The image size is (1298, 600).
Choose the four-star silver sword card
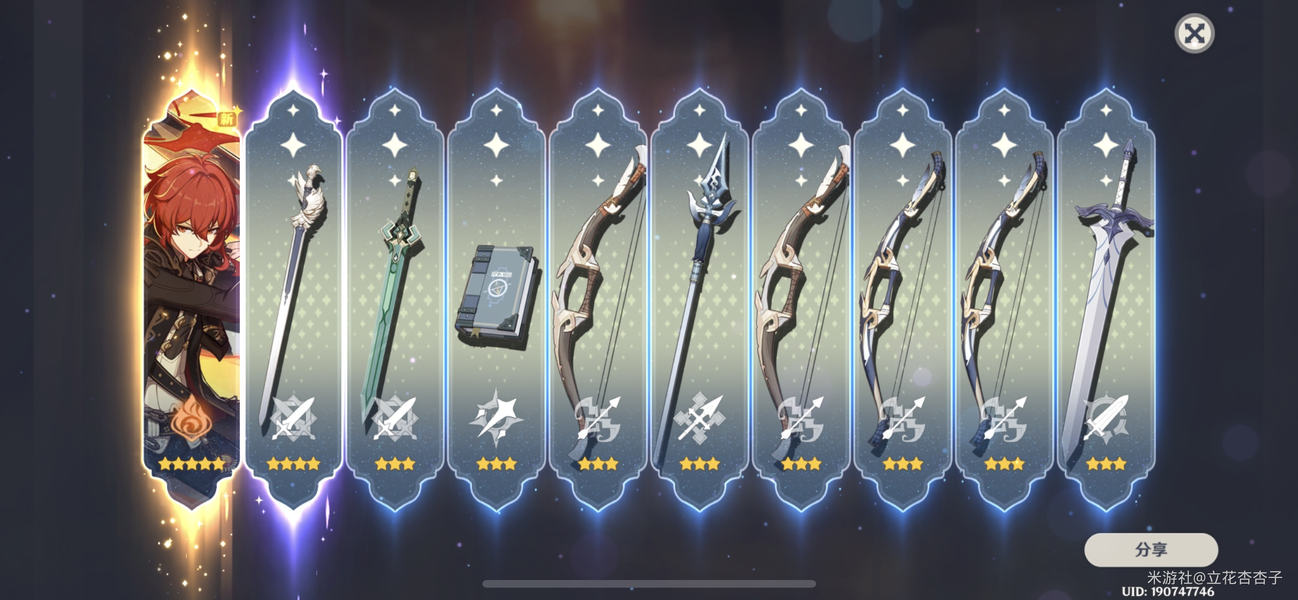tap(293, 295)
